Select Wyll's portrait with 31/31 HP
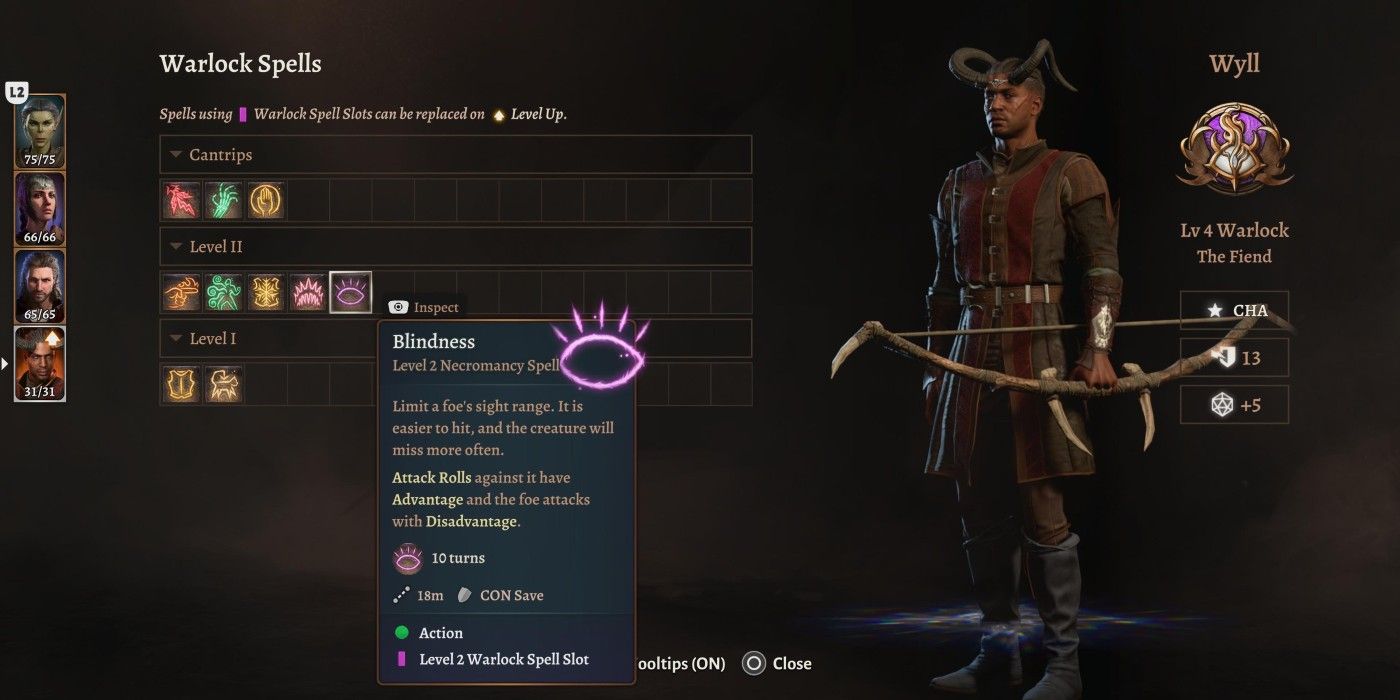1400x700 pixels. coord(40,363)
